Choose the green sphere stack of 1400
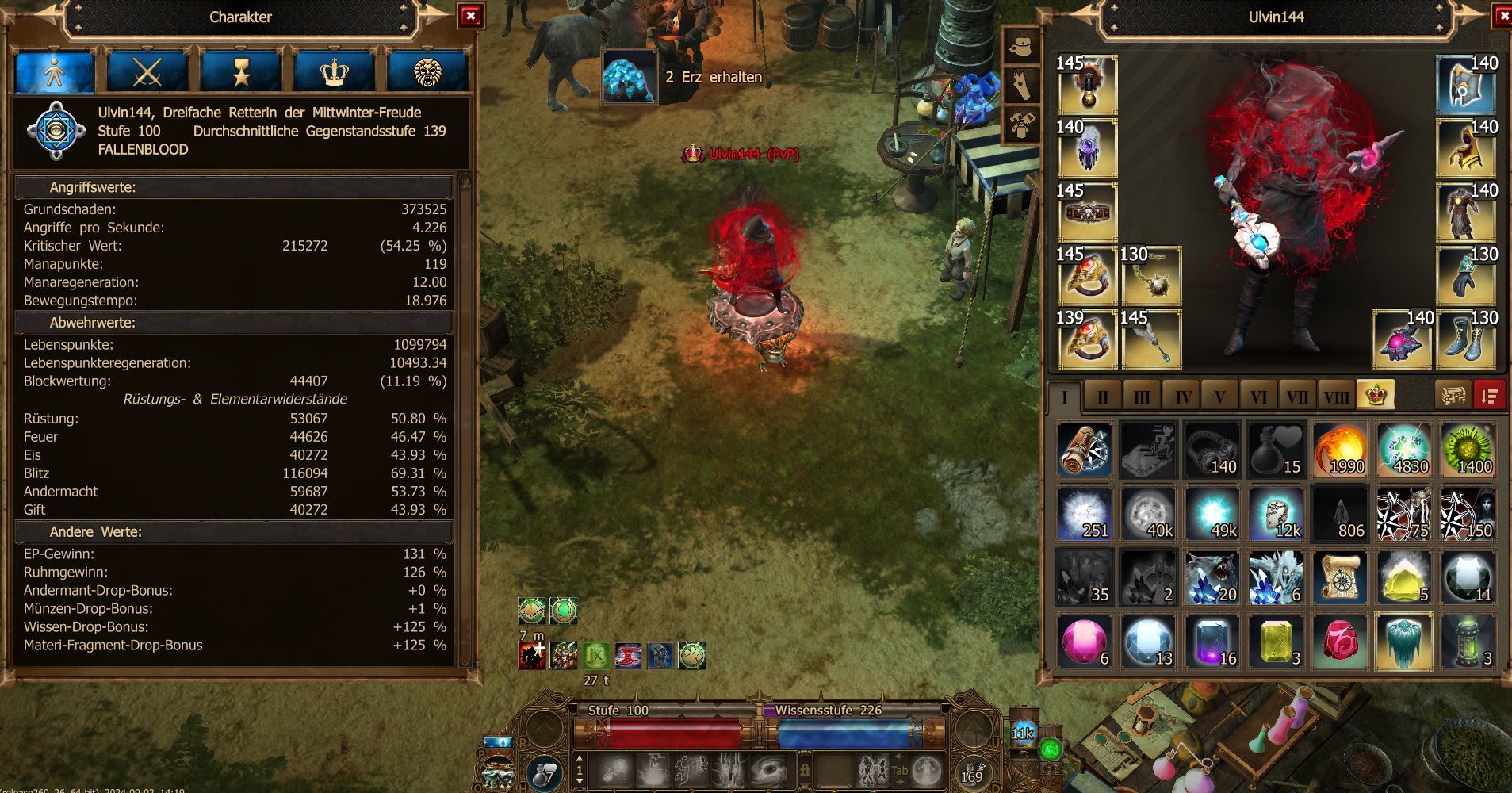The image size is (1512, 793). [1468, 450]
